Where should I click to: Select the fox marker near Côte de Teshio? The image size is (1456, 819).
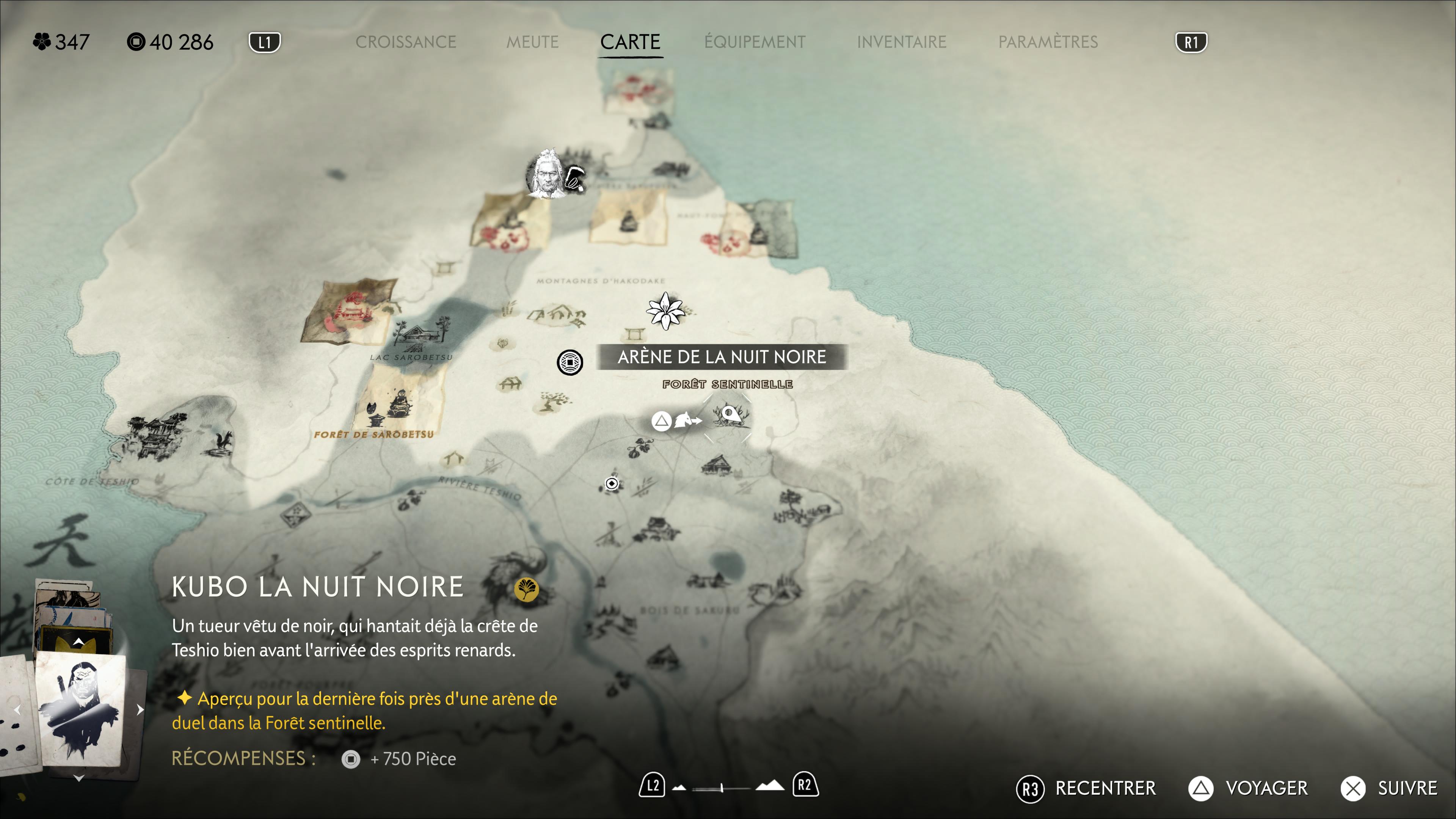tap(221, 442)
